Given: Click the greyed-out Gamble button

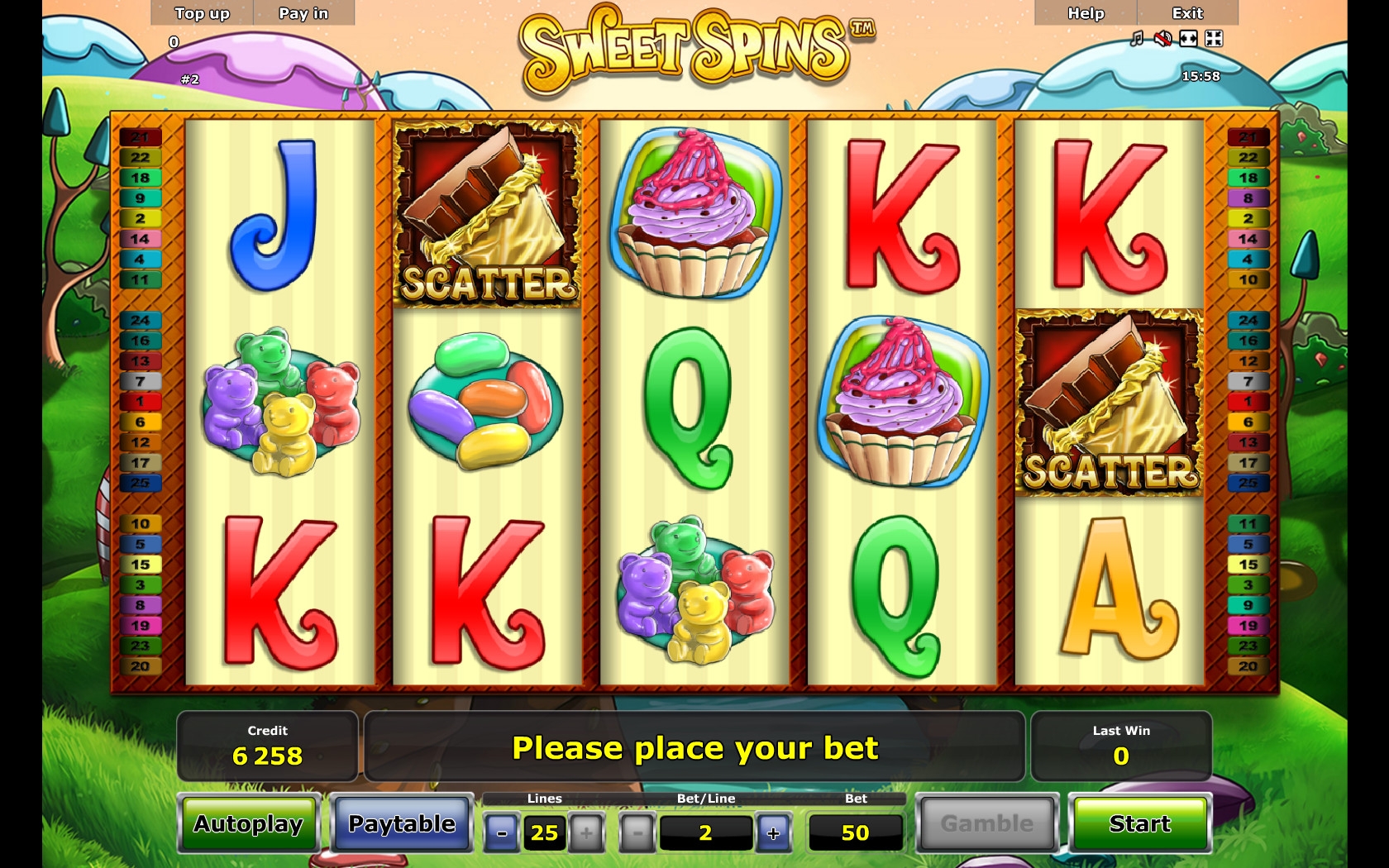Looking at the screenshot, I should [987, 823].
